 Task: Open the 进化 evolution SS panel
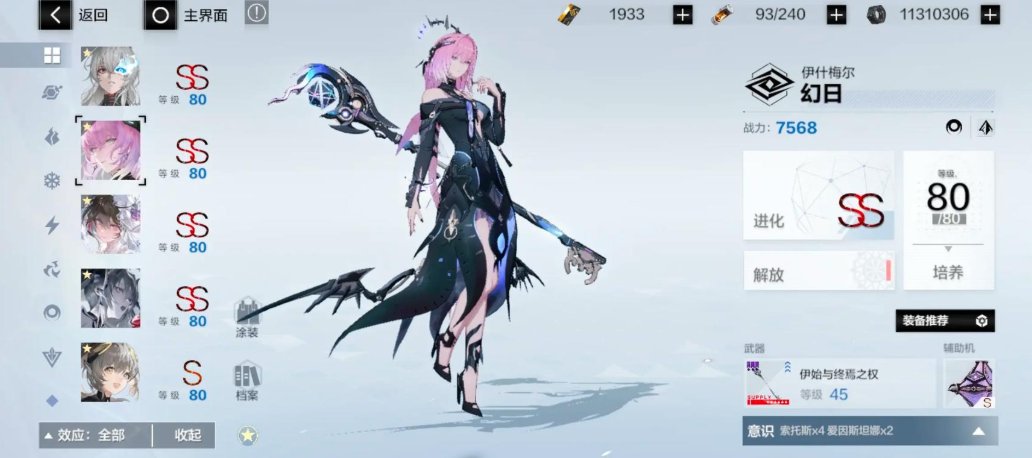pyautogui.click(x=818, y=196)
